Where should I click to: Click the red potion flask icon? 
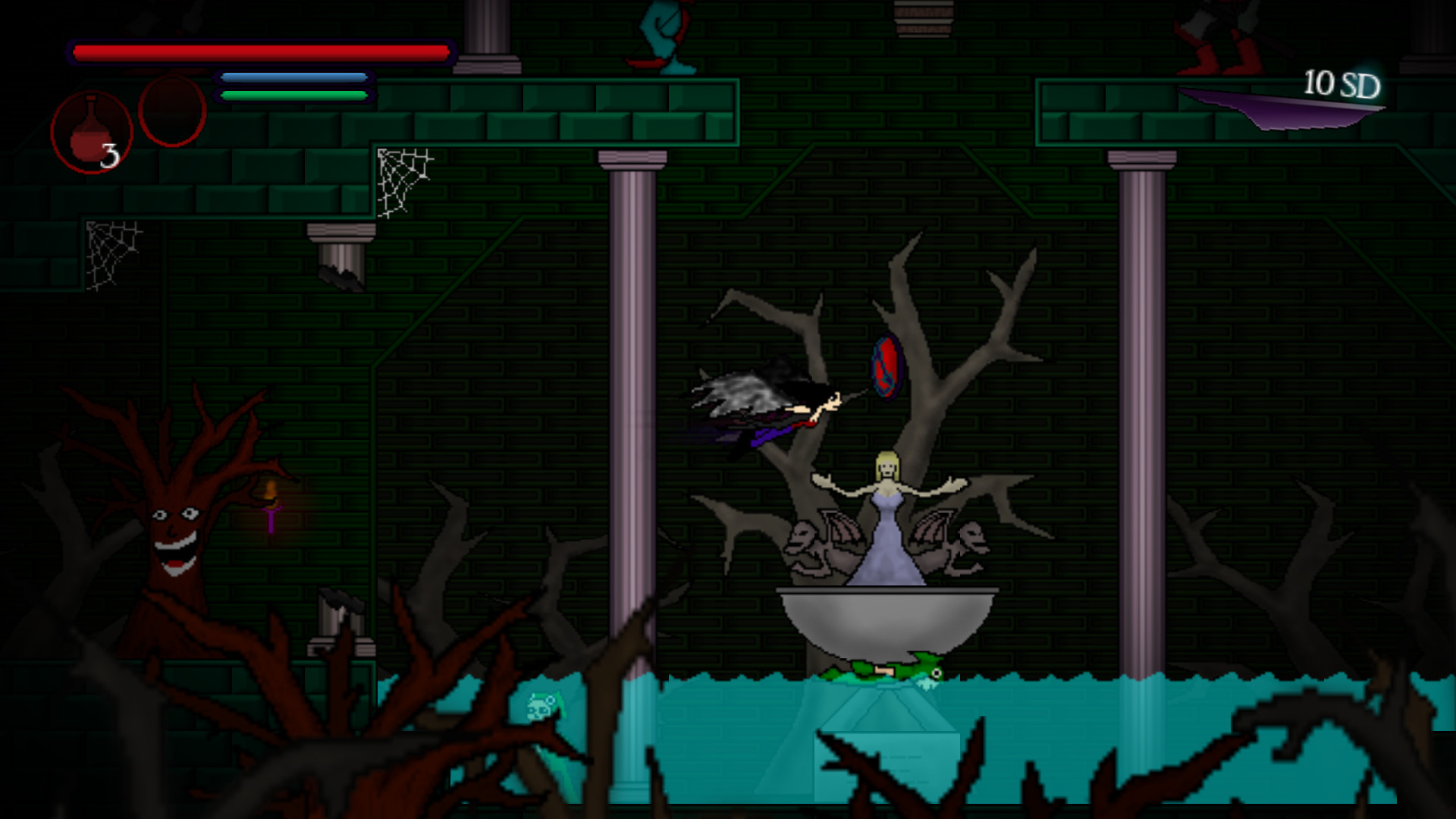89,130
